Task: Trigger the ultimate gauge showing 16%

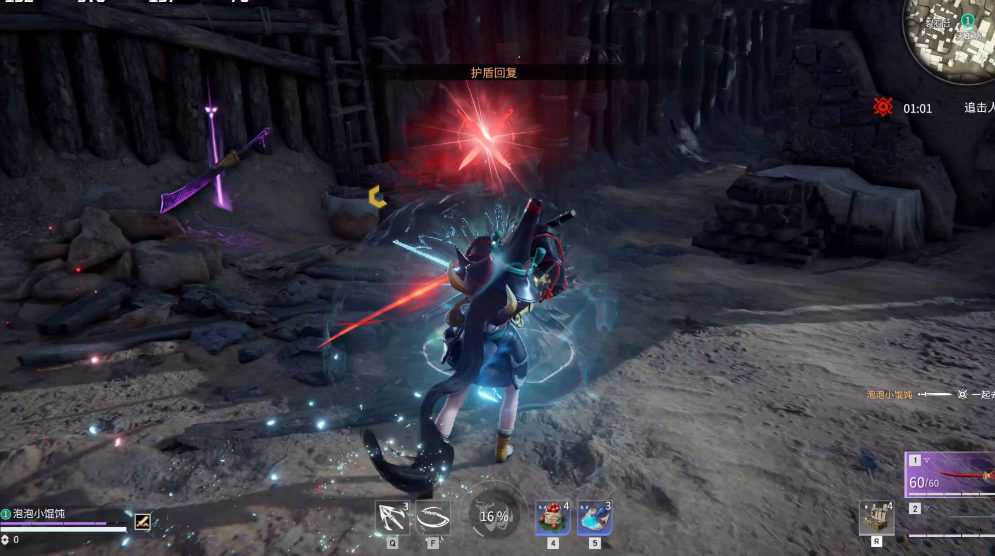Action: pyautogui.click(x=493, y=516)
